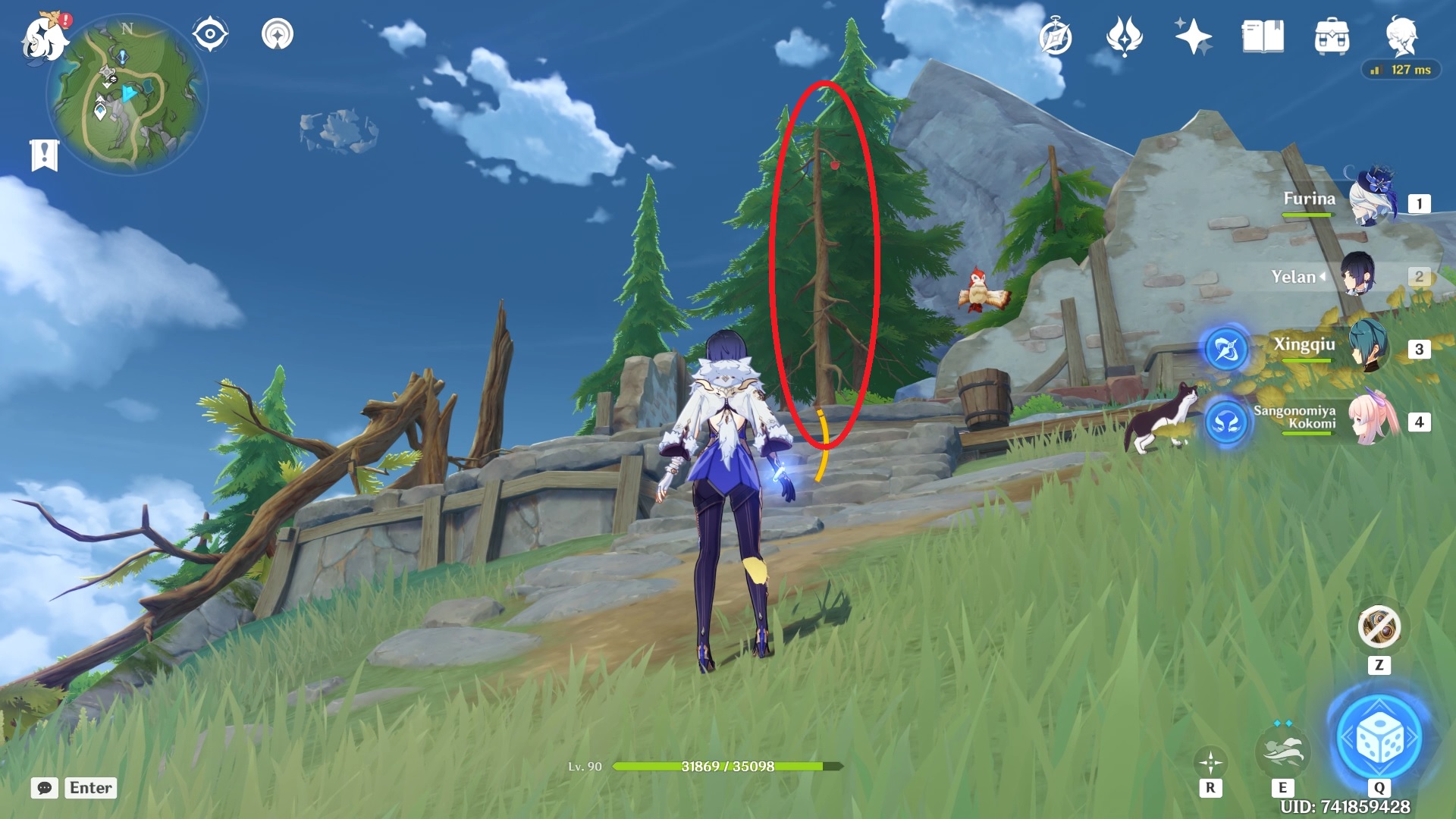Open the Inventory backpack icon
The width and height of the screenshot is (1456, 819).
pos(1332,36)
